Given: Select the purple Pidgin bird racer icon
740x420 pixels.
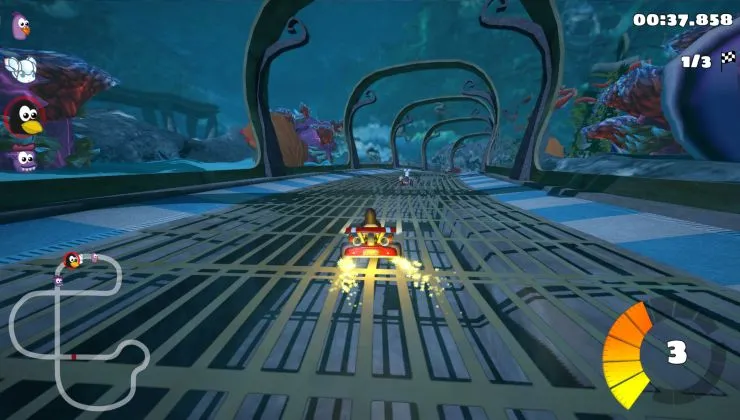Looking at the screenshot, I should pyautogui.click(x=19, y=26).
